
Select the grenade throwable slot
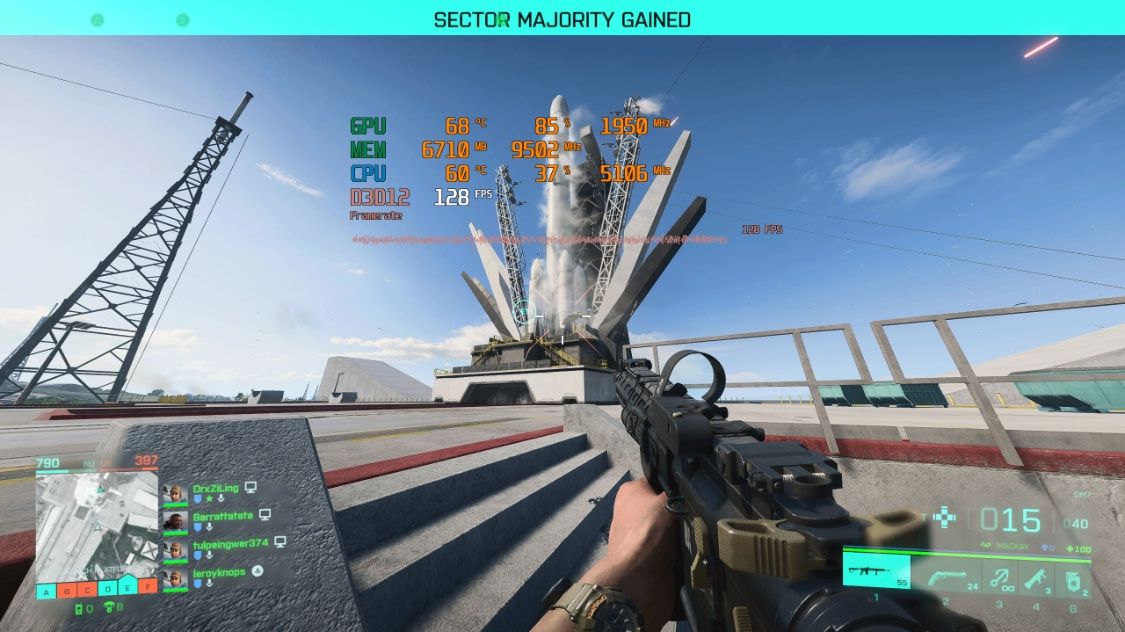point(1072,577)
